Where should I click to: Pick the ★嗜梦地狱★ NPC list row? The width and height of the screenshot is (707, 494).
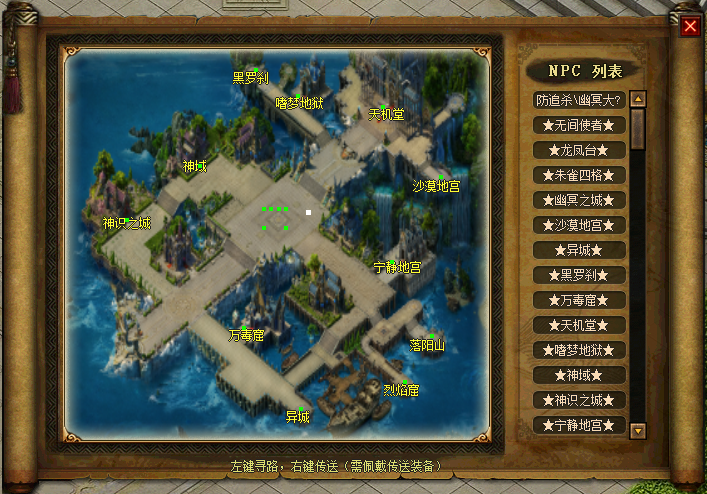coord(579,350)
